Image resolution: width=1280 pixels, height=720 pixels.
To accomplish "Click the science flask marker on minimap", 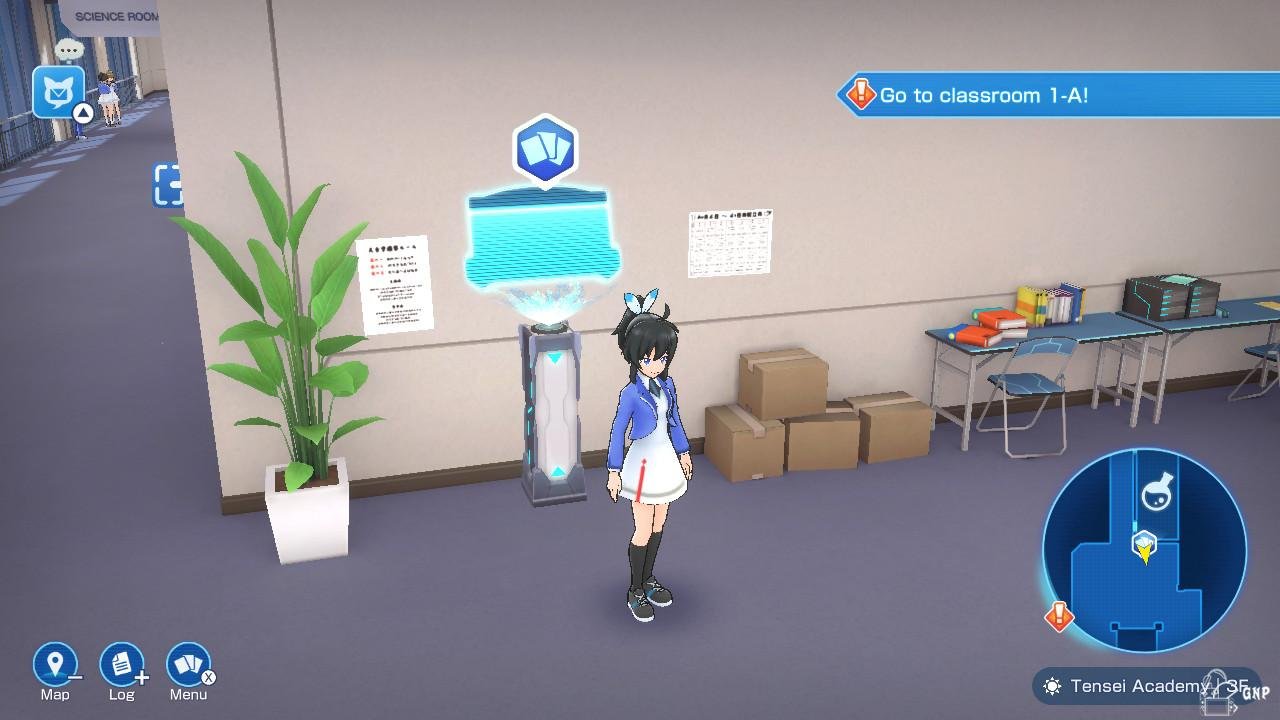I will 1156,493.
